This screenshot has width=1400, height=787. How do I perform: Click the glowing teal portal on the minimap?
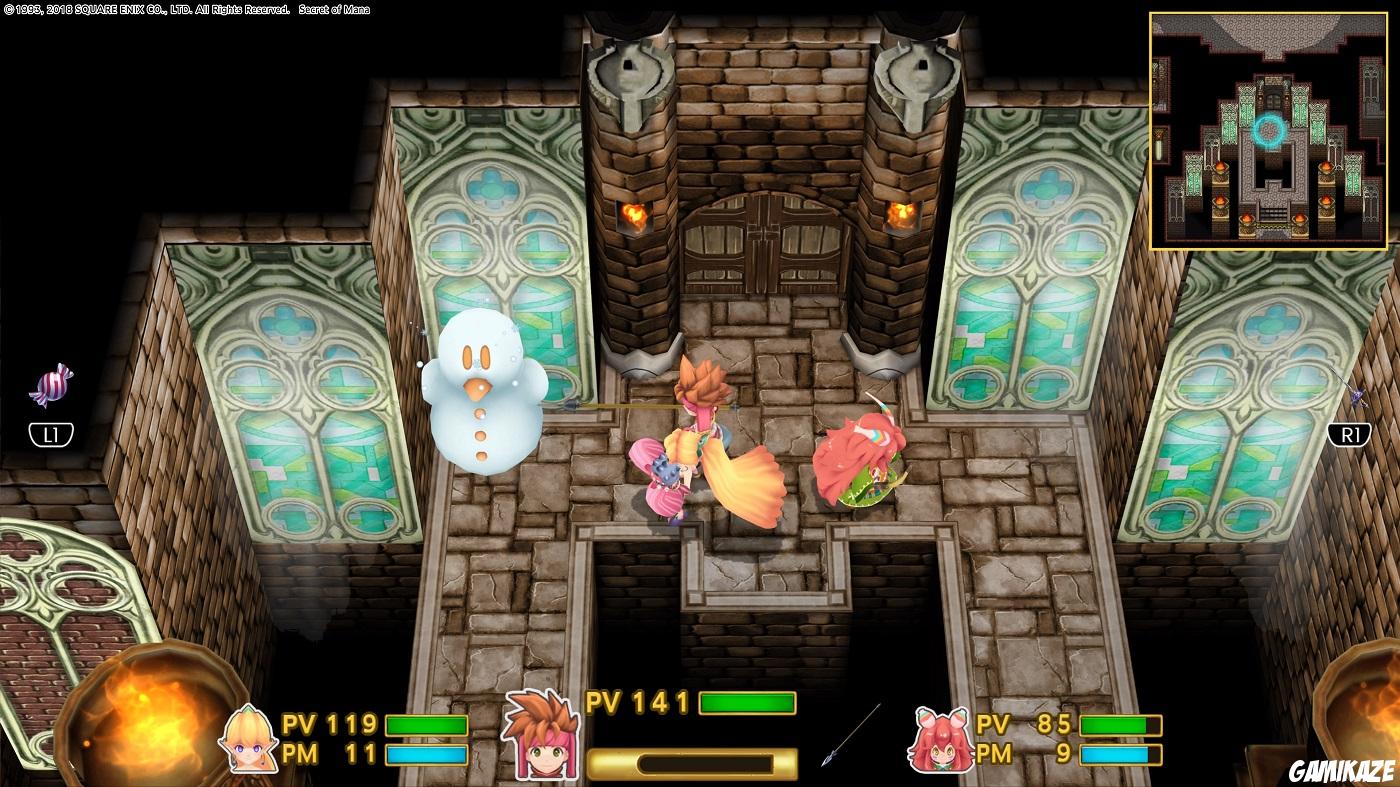(x=1270, y=128)
